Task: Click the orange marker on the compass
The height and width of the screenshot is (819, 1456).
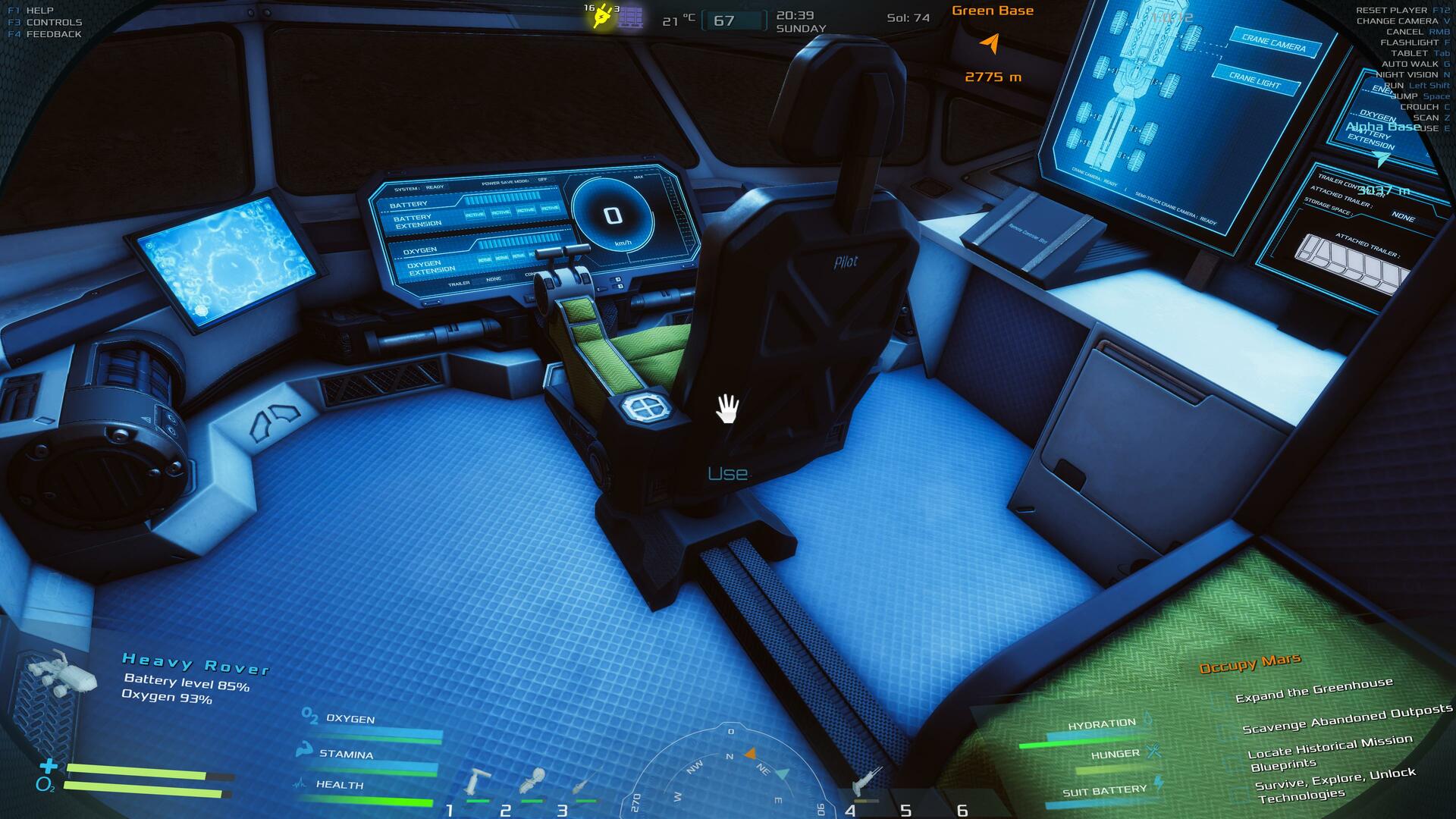Action: click(750, 753)
